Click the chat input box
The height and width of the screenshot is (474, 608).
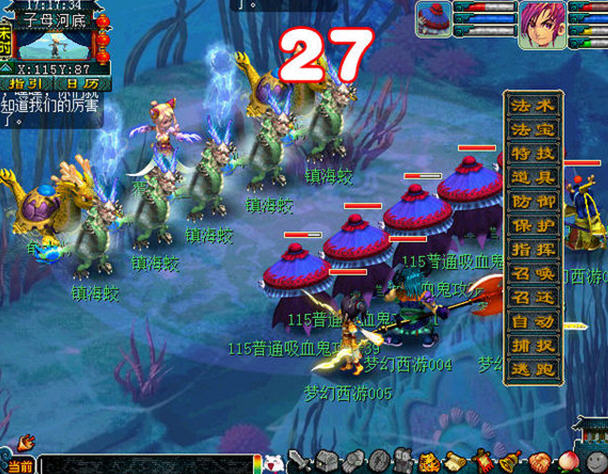pyautogui.click(x=150, y=466)
